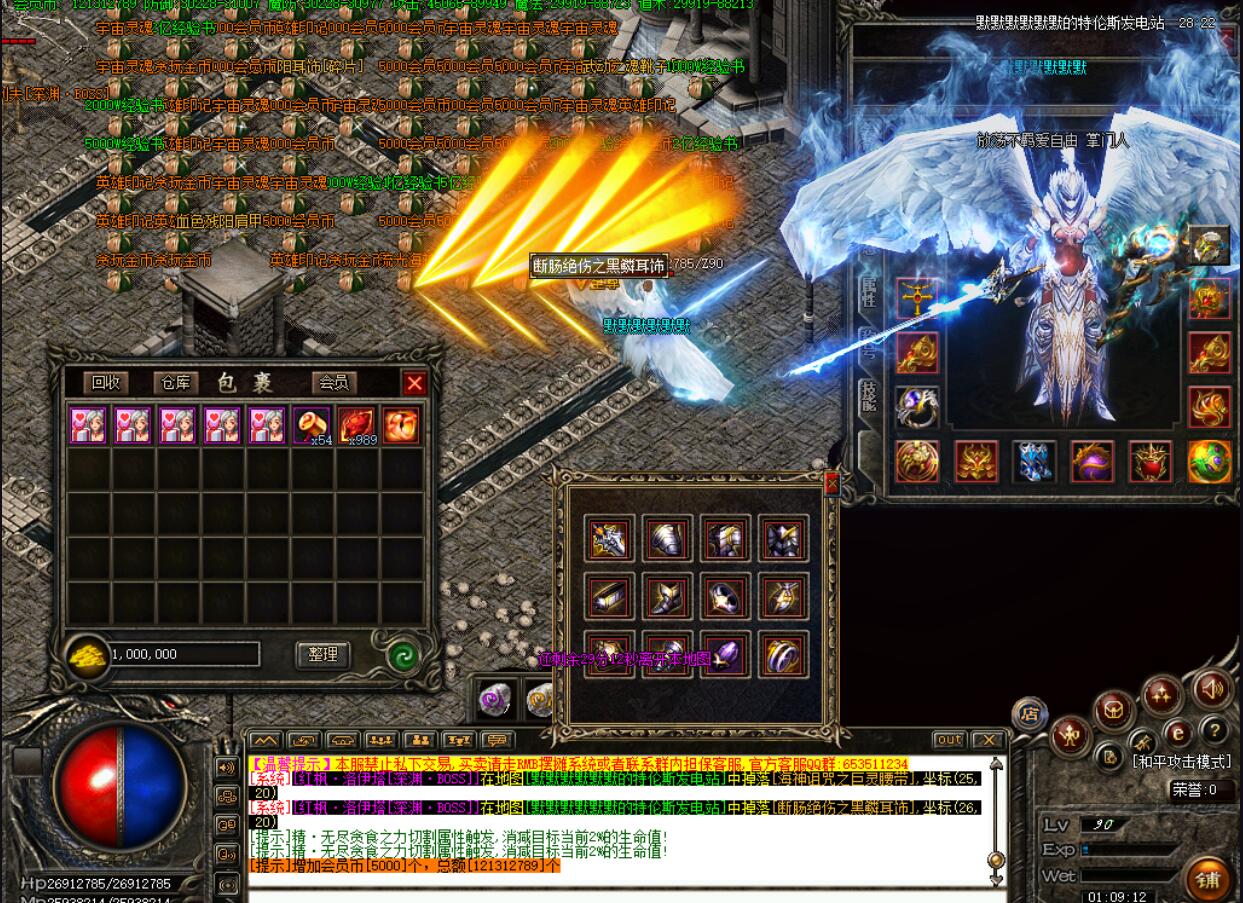Open the 店 shop round button
This screenshot has height=903, width=1243.
[1029, 714]
